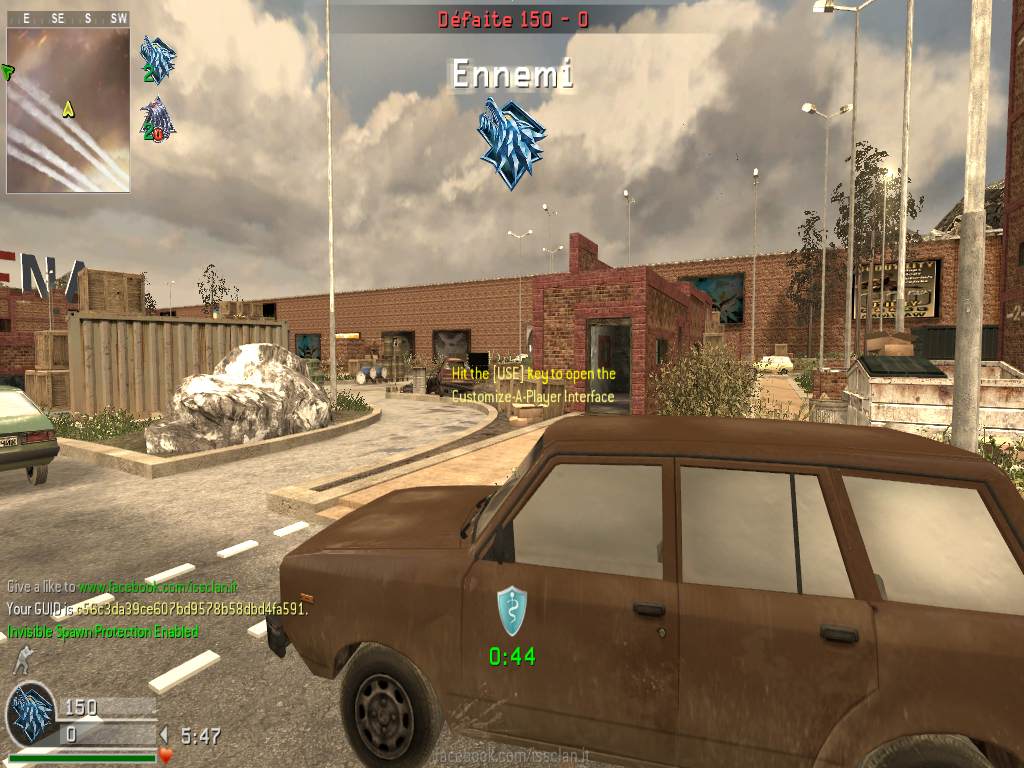The width and height of the screenshot is (1024, 768).
Task: Click the blue wolf team icon beside the minimap
Action: point(158,60)
